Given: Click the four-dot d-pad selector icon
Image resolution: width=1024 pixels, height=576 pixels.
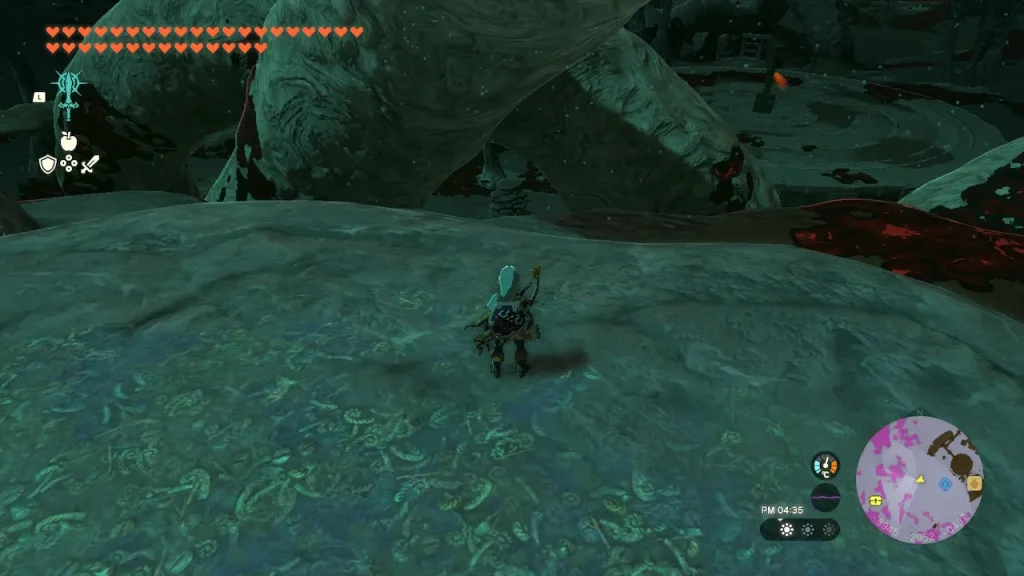Looking at the screenshot, I should pyautogui.click(x=68, y=165).
